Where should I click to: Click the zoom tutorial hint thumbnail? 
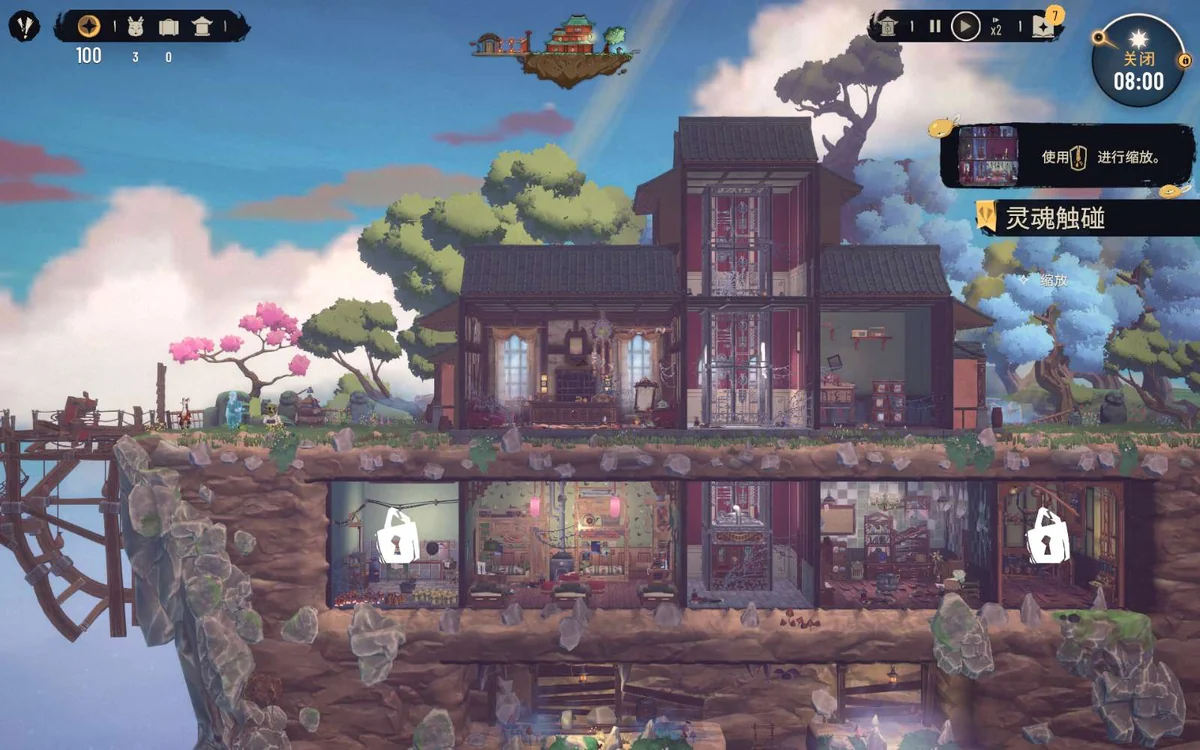point(988,156)
